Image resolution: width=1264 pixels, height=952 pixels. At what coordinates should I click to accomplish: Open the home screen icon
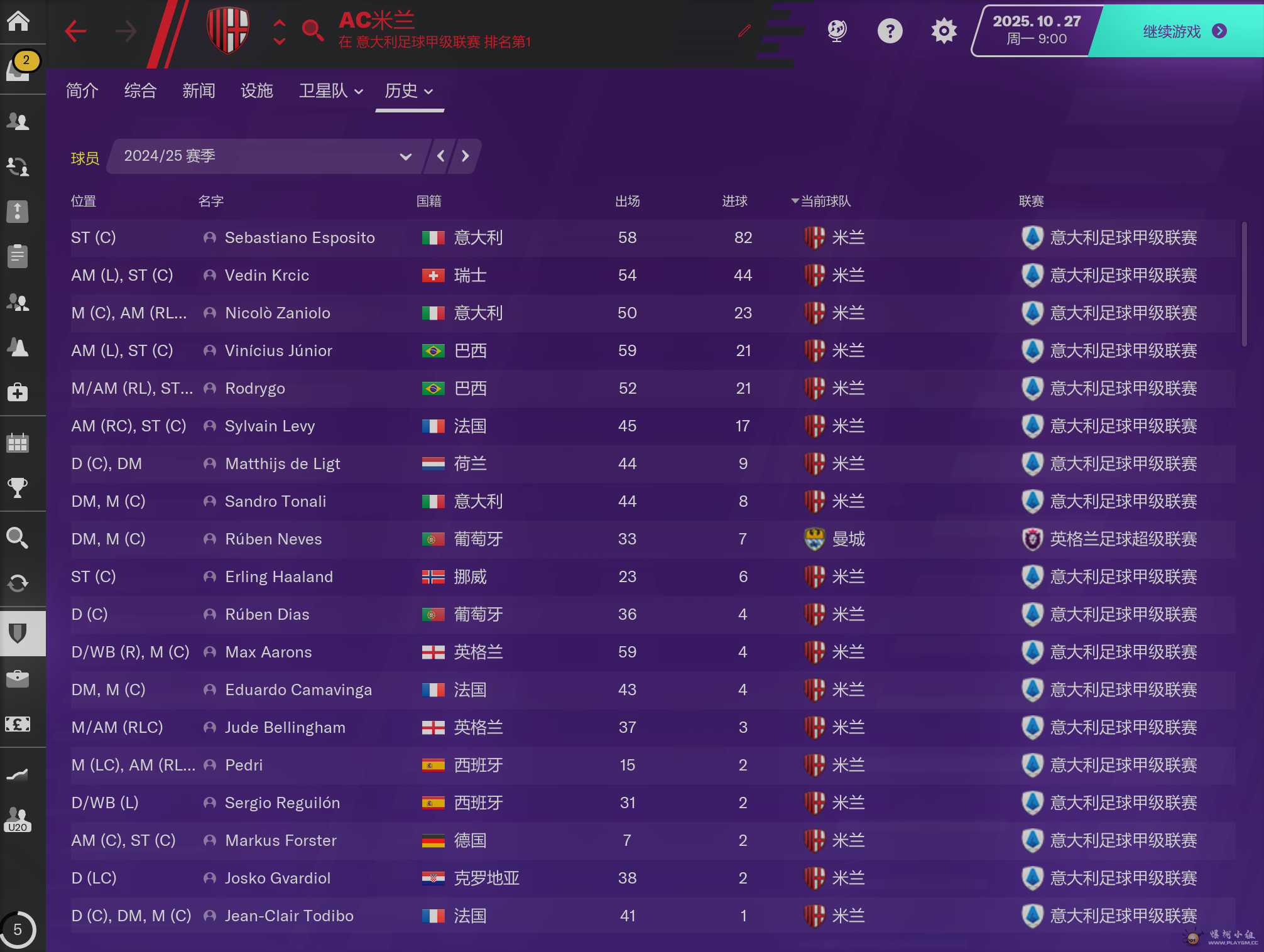coord(18,21)
